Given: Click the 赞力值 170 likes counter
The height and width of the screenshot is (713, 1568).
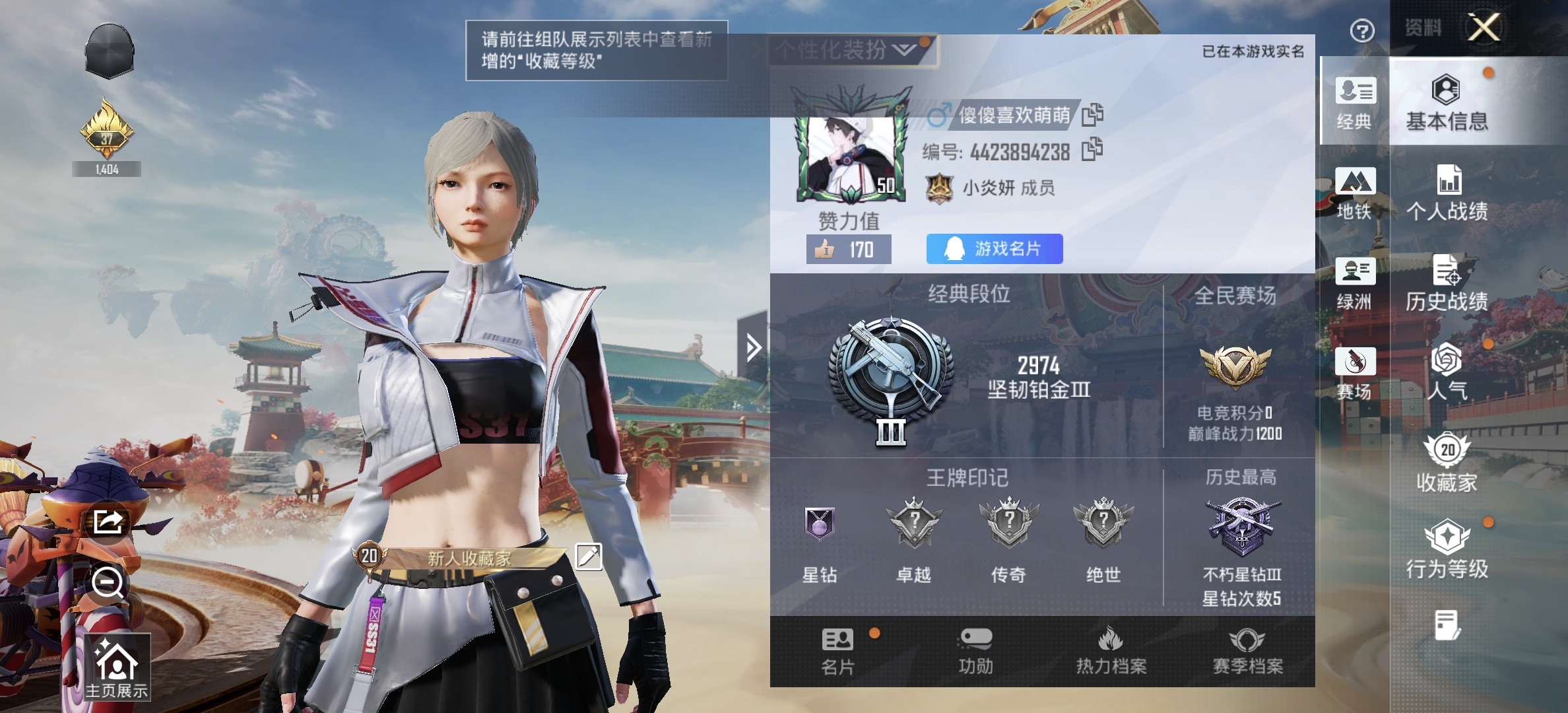Looking at the screenshot, I should [849, 249].
